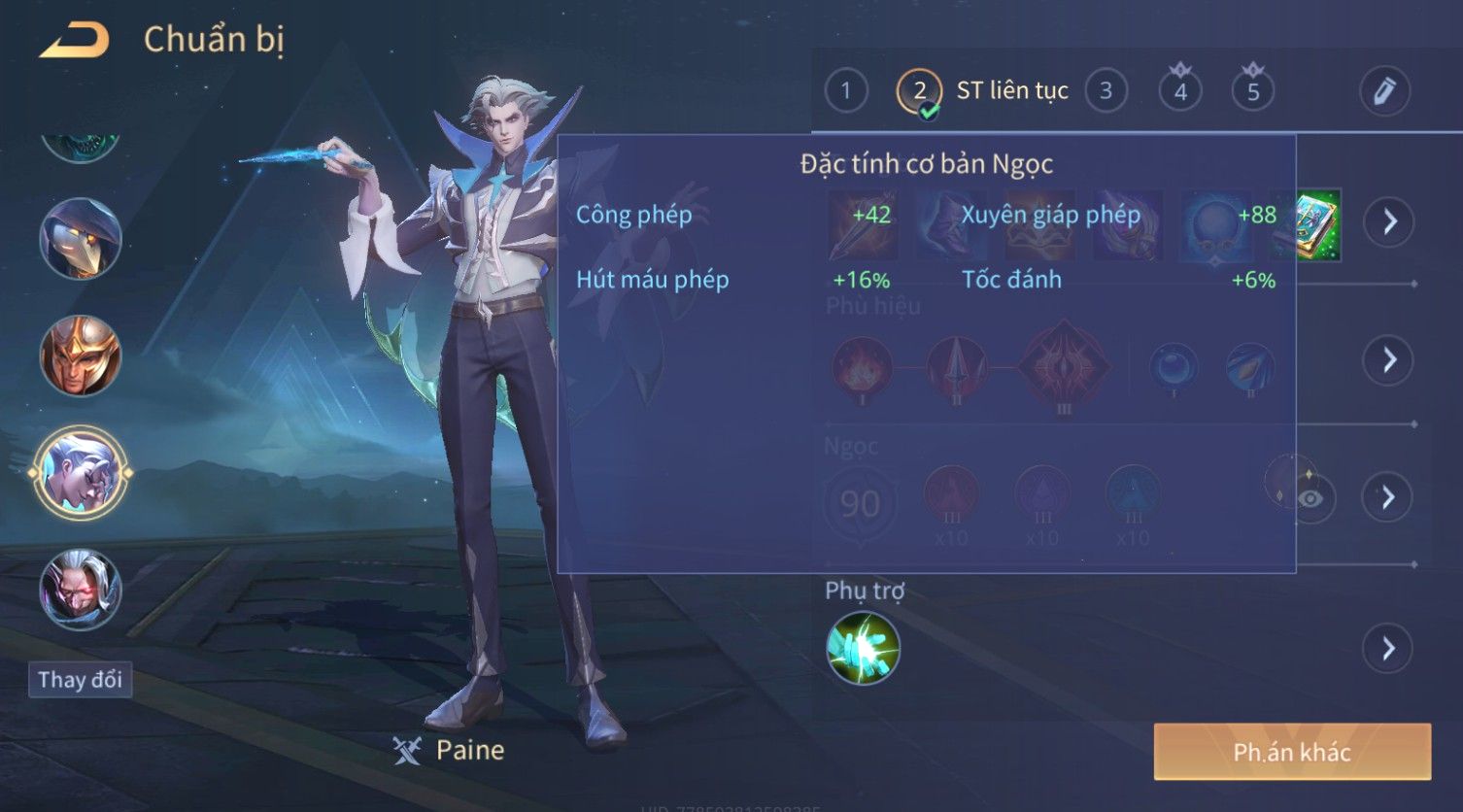1463x812 pixels.
Task: Click the Thay đổi hero button
Action: [80, 679]
